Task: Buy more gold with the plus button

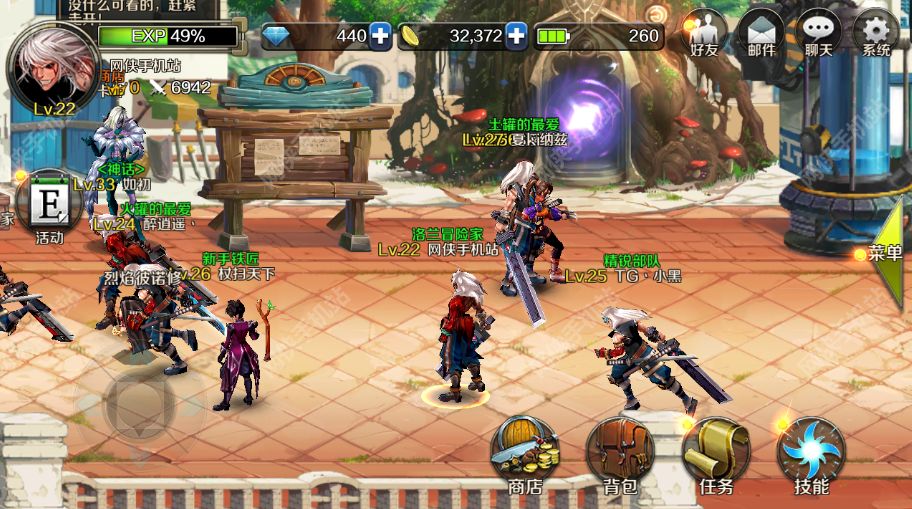Action: [516, 36]
